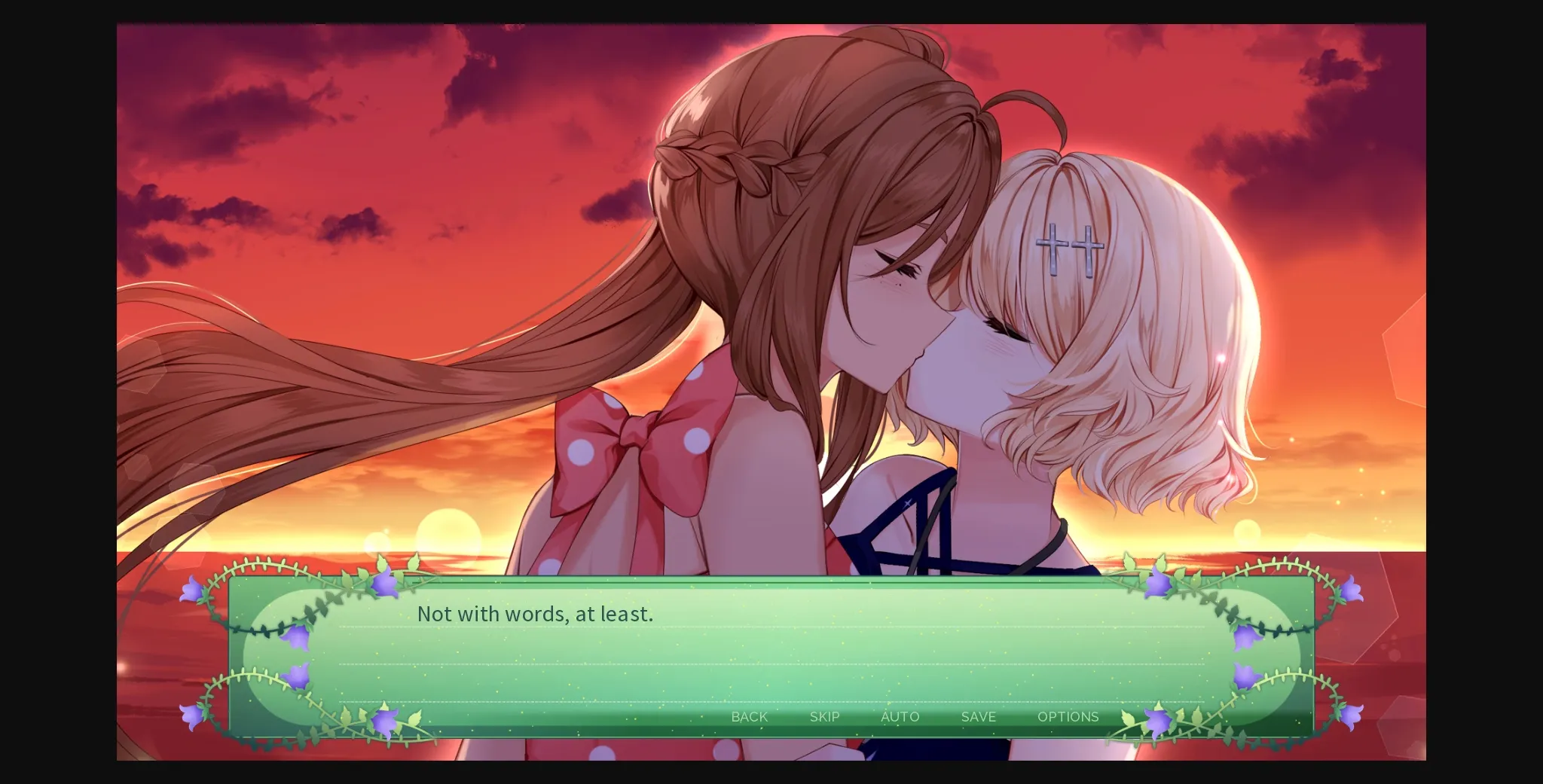Viewport: 1543px width, 784px height.
Task: Open the game settings via OPTIONS
Action: pyautogui.click(x=1068, y=717)
